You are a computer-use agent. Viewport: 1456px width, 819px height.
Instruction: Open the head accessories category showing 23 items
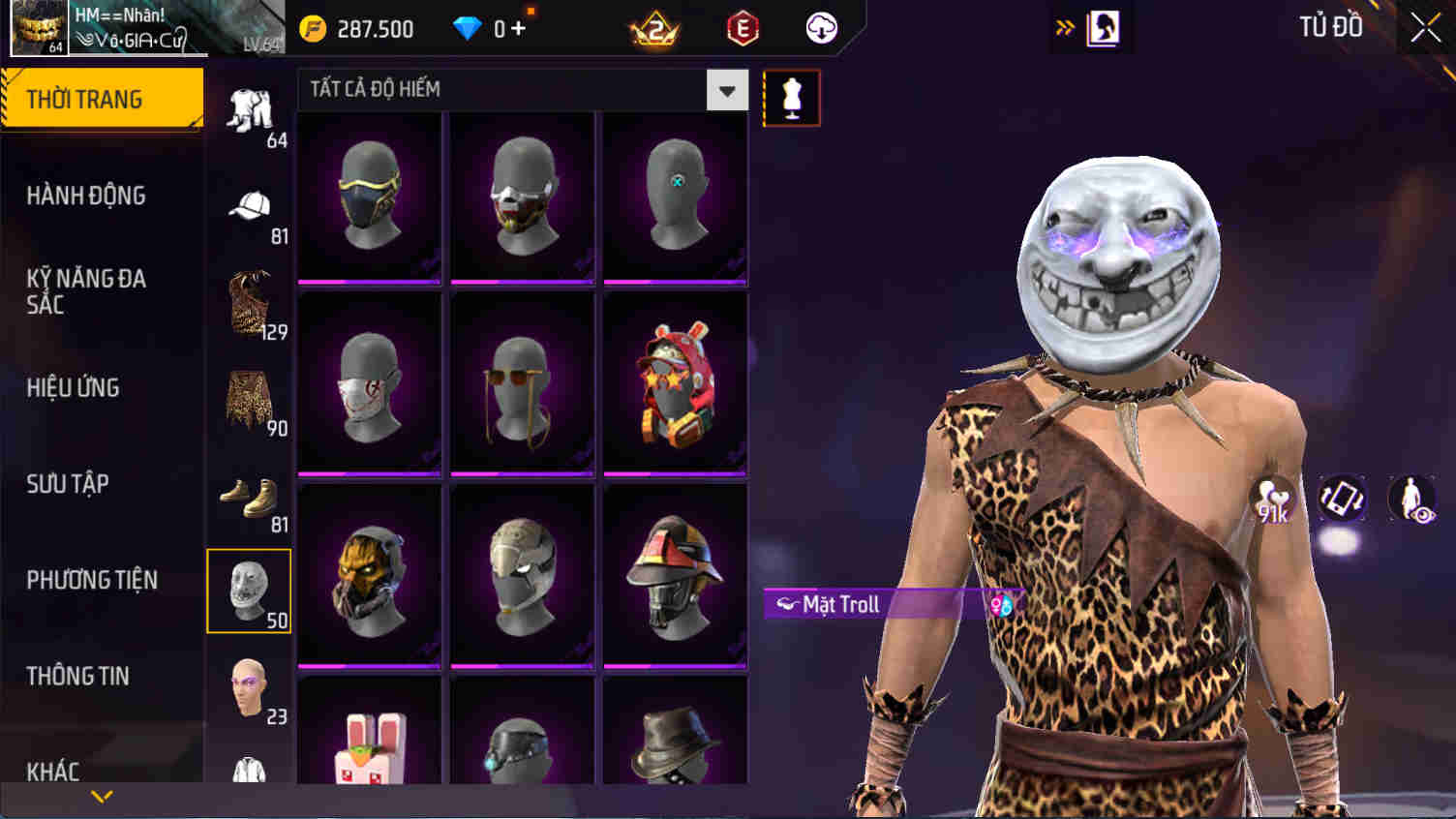click(249, 689)
